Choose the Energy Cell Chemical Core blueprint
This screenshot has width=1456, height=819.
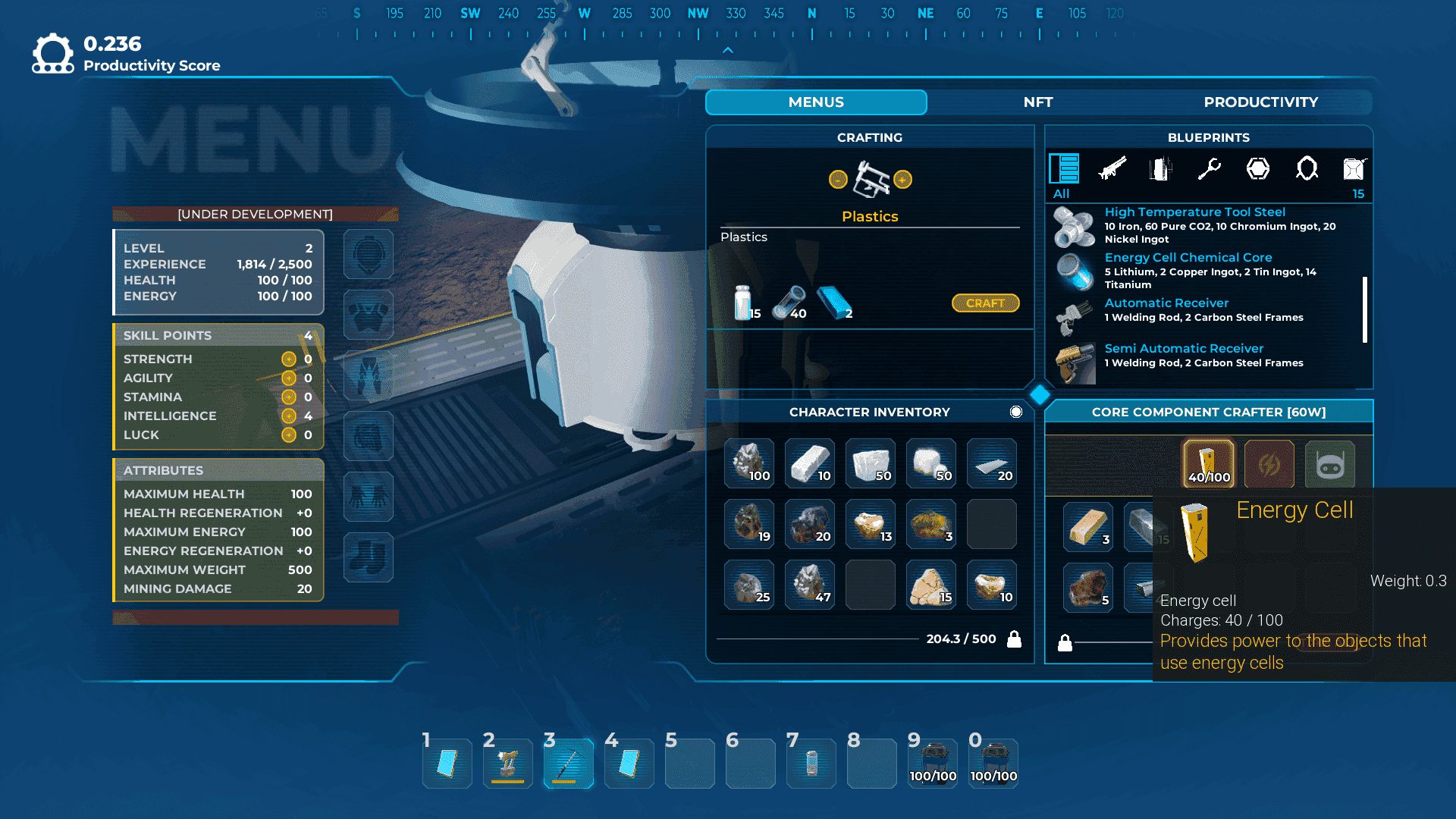click(1188, 258)
